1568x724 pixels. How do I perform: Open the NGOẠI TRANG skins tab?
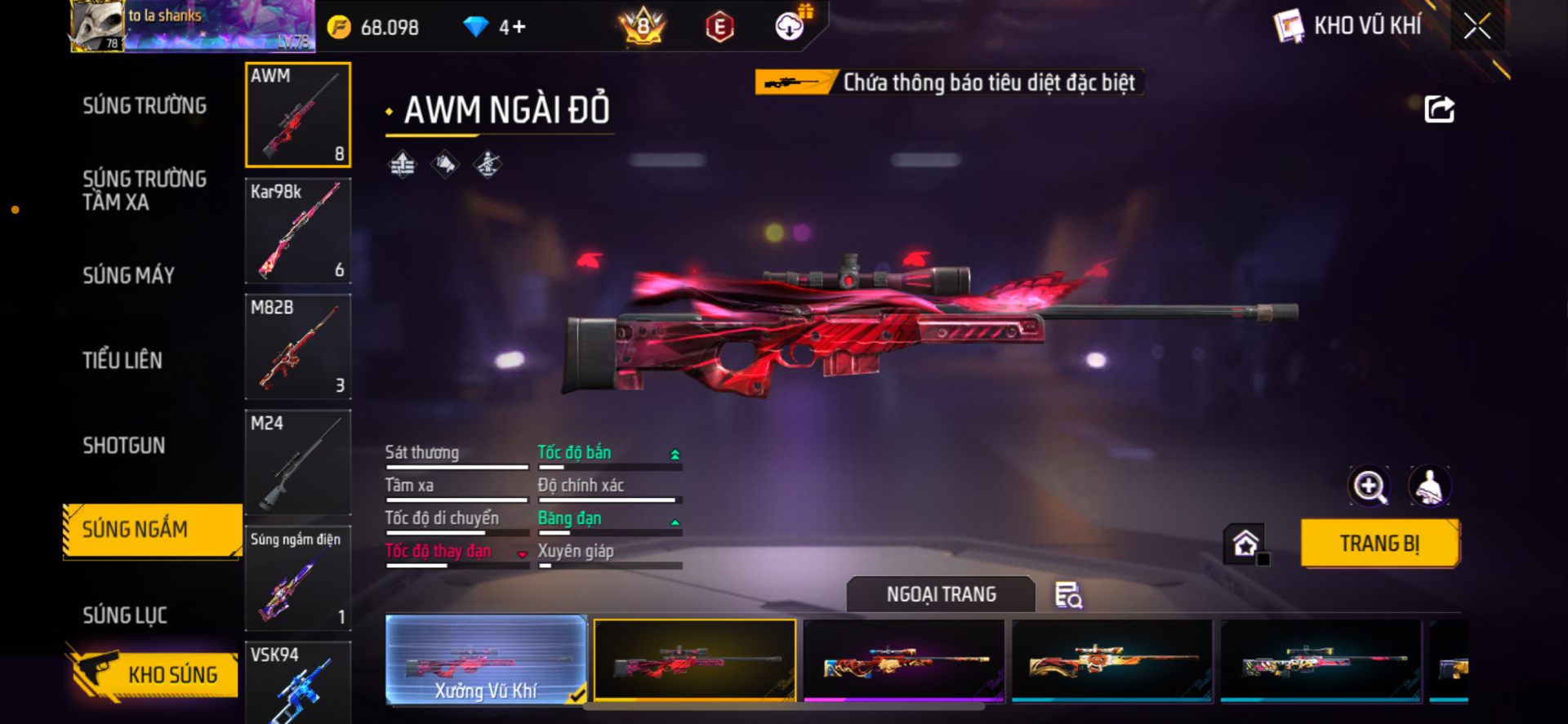(941, 594)
